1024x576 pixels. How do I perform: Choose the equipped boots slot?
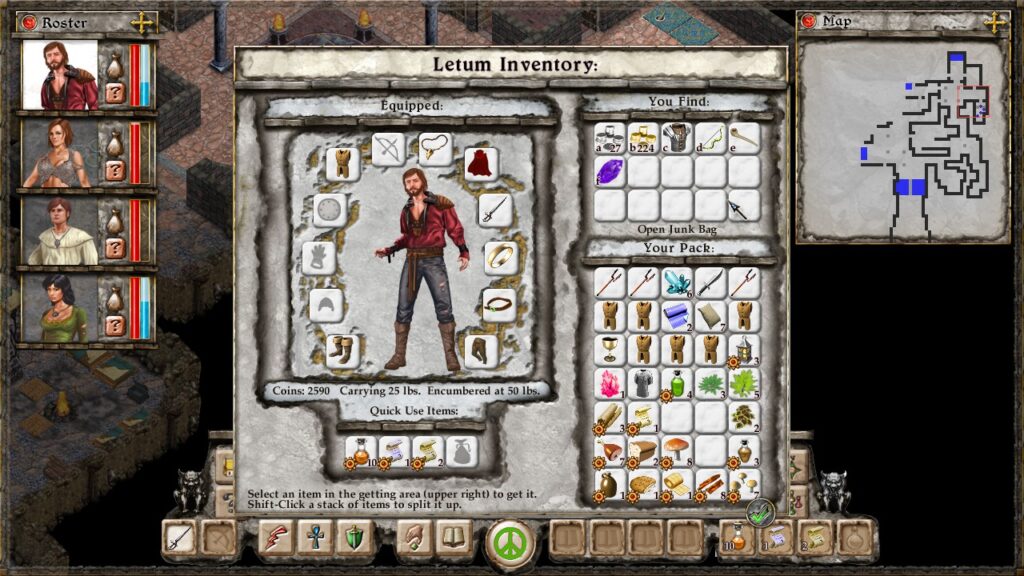[343, 350]
